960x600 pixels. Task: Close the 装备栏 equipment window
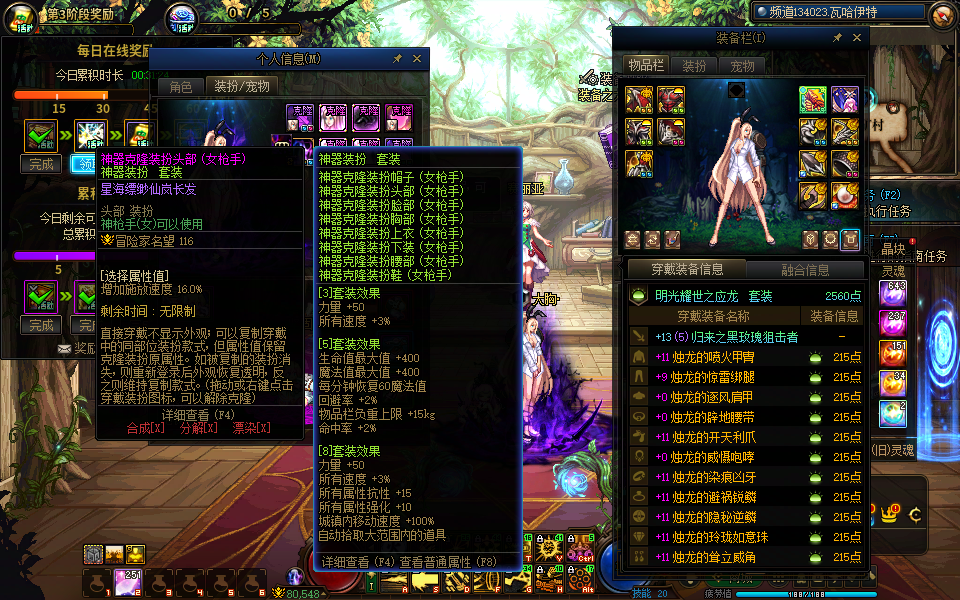pos(858,38)
